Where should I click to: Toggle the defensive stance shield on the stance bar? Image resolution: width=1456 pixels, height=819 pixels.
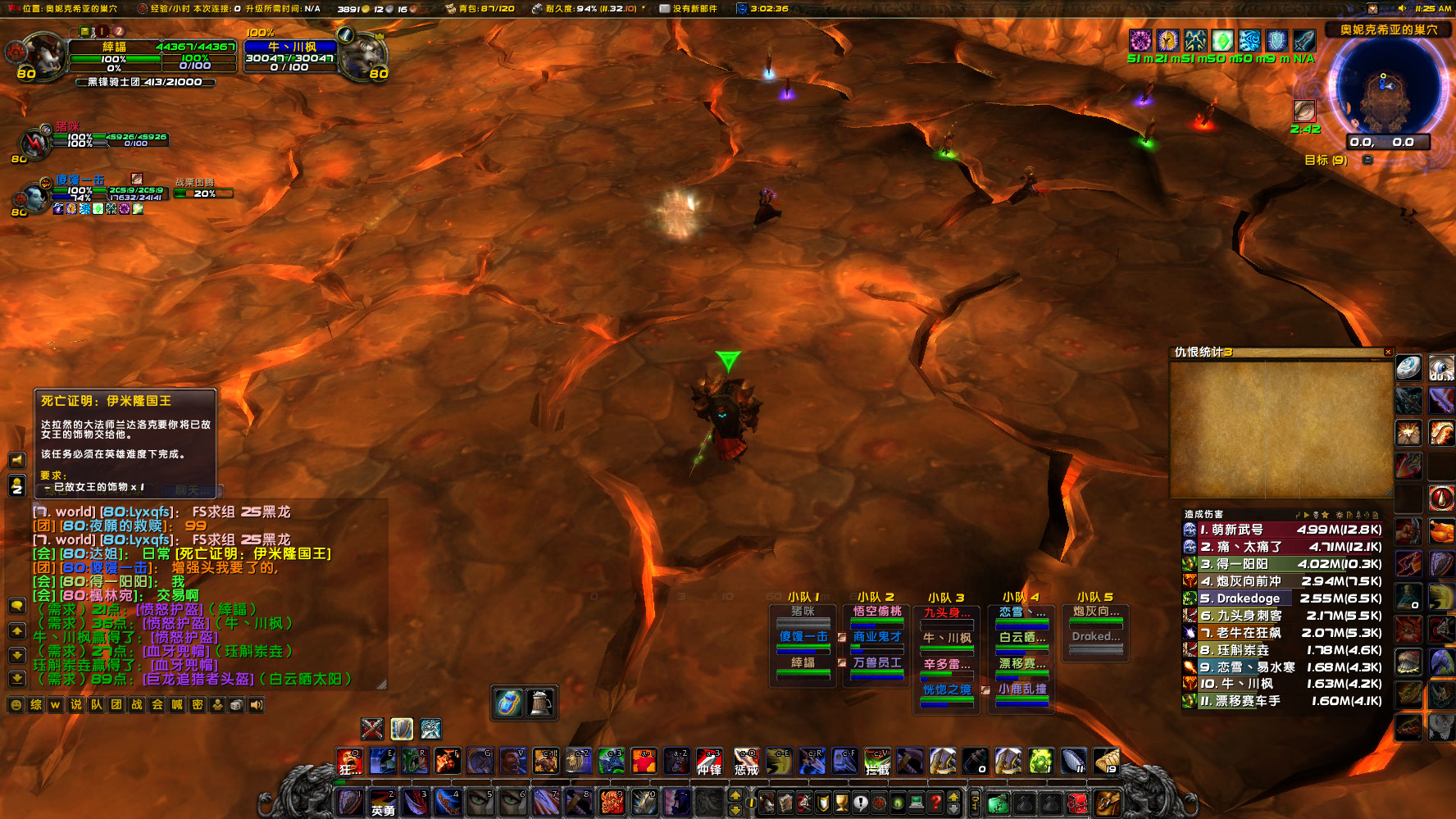pos(401,730)
